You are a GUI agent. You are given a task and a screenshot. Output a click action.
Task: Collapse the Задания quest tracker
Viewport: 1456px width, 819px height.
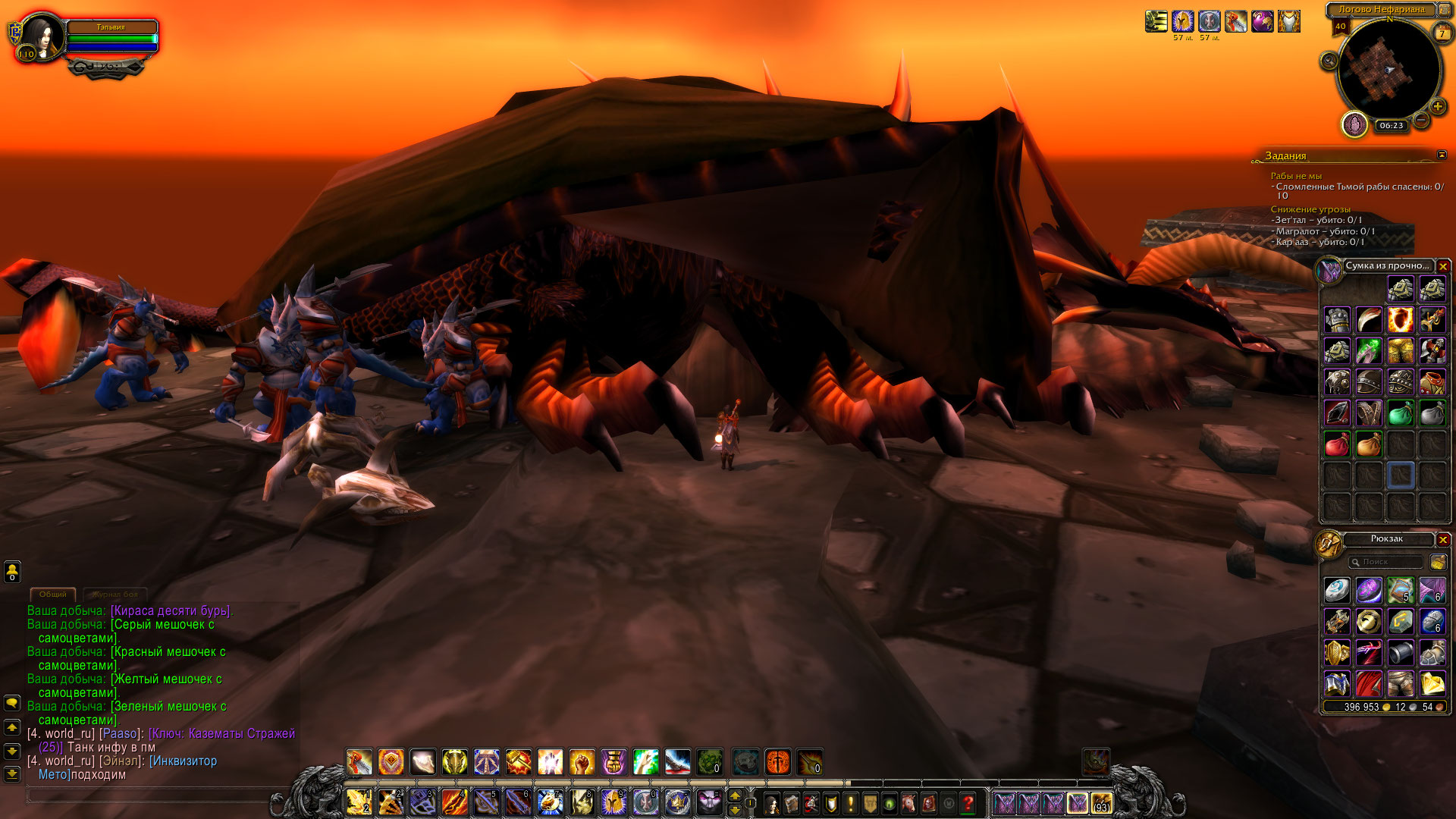(x=1442, y=155)
